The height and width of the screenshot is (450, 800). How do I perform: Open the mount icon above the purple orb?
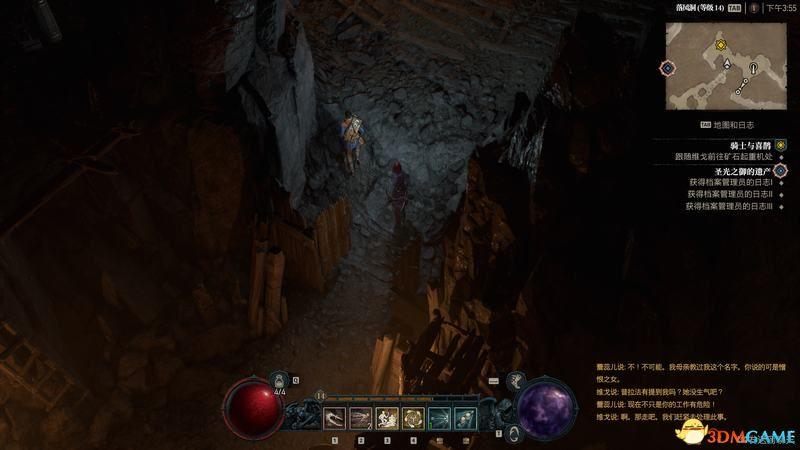click(518, 381)
